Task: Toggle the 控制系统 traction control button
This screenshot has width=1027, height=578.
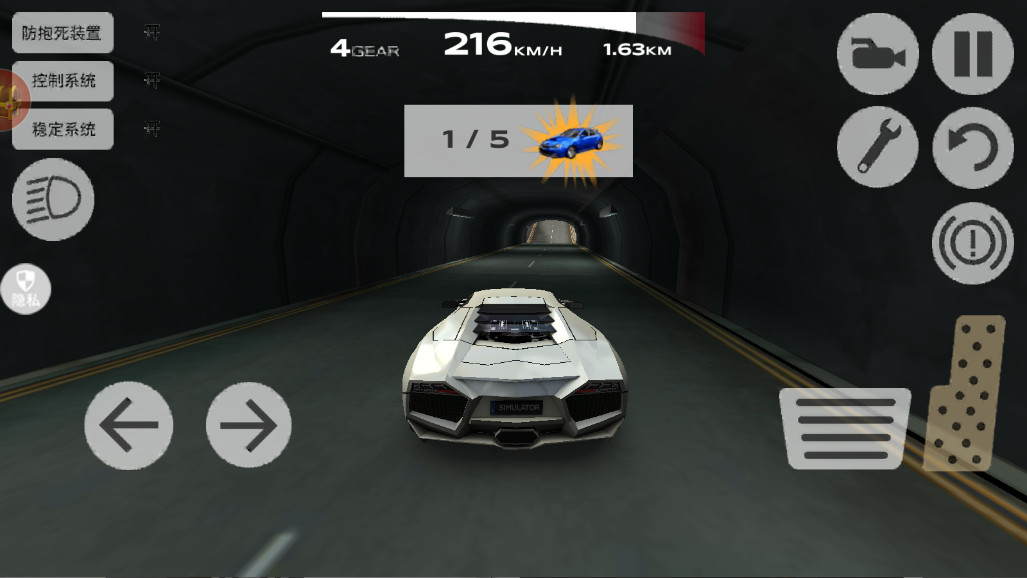Action: 62,81
